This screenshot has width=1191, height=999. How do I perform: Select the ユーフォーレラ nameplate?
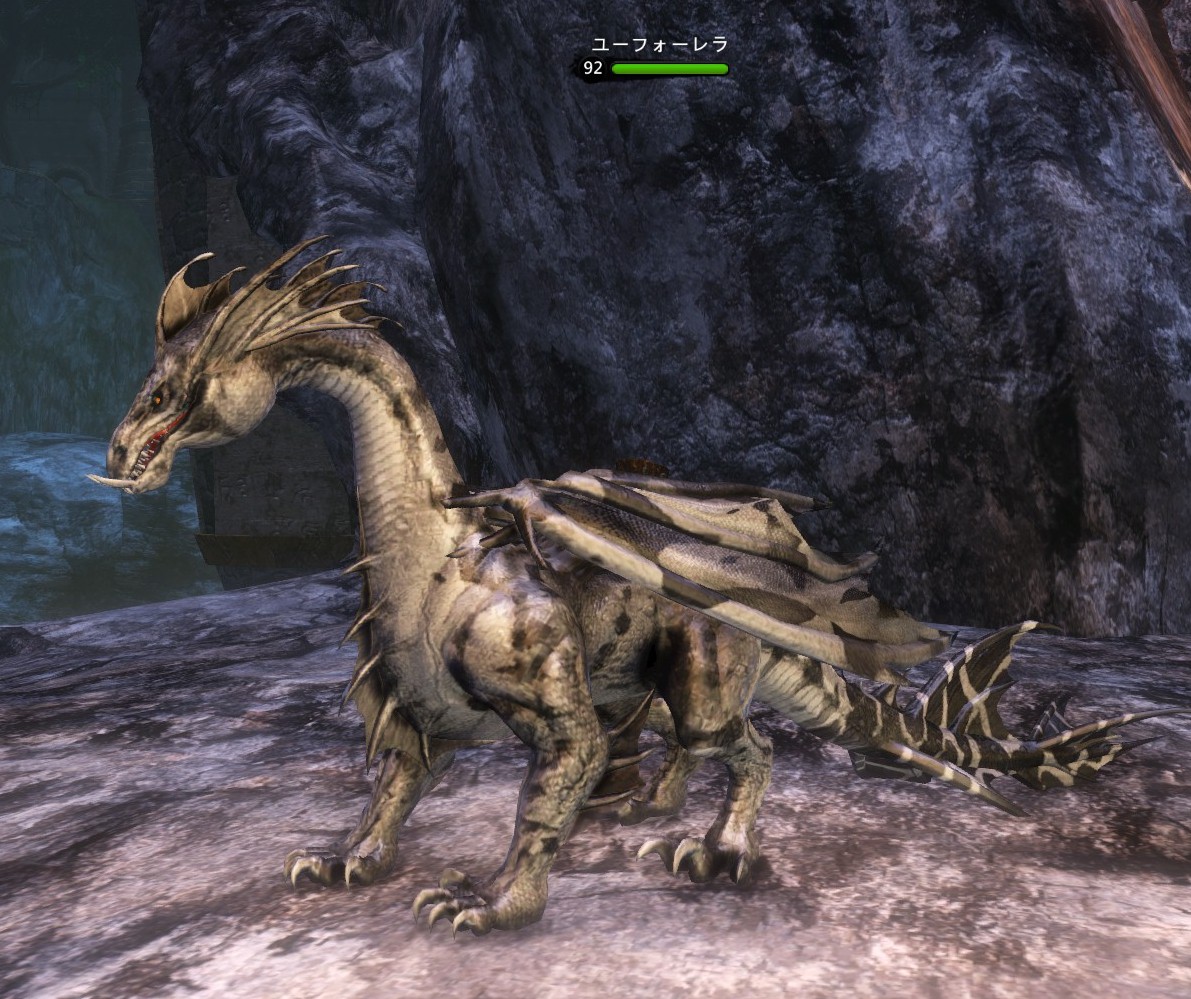click(x=659, y=45)
